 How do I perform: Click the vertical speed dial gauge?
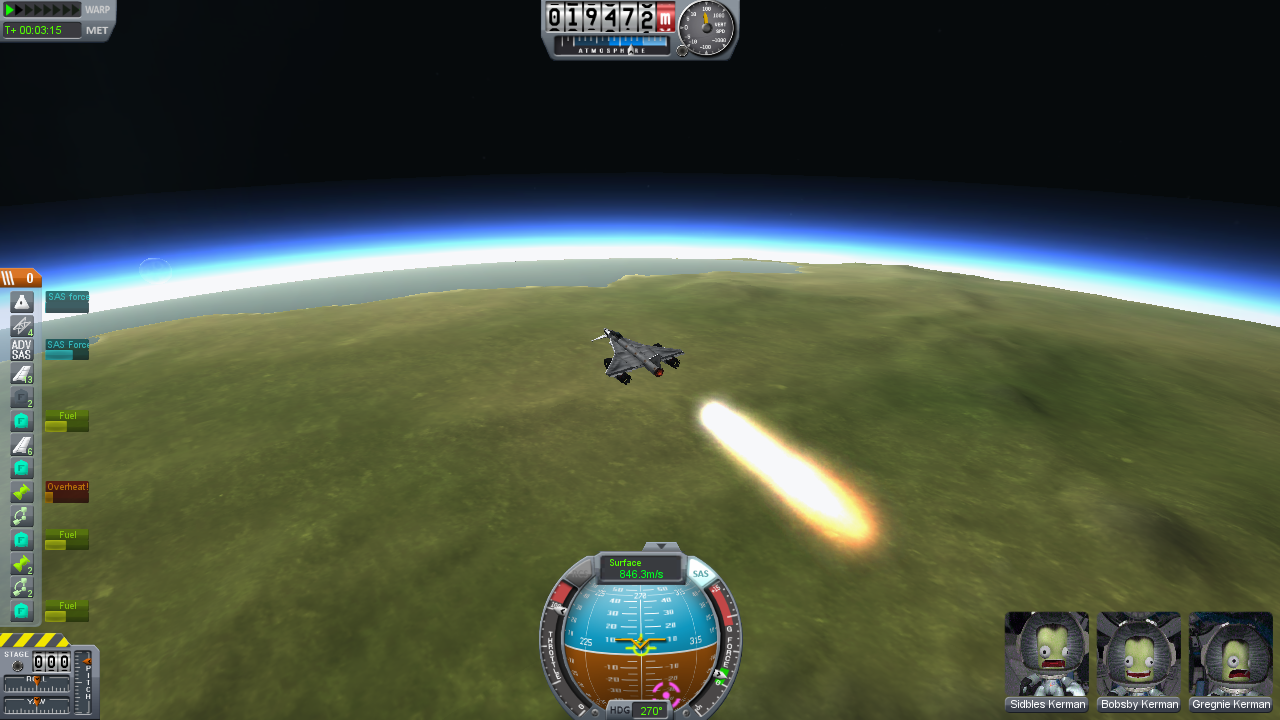pos(705,28)
